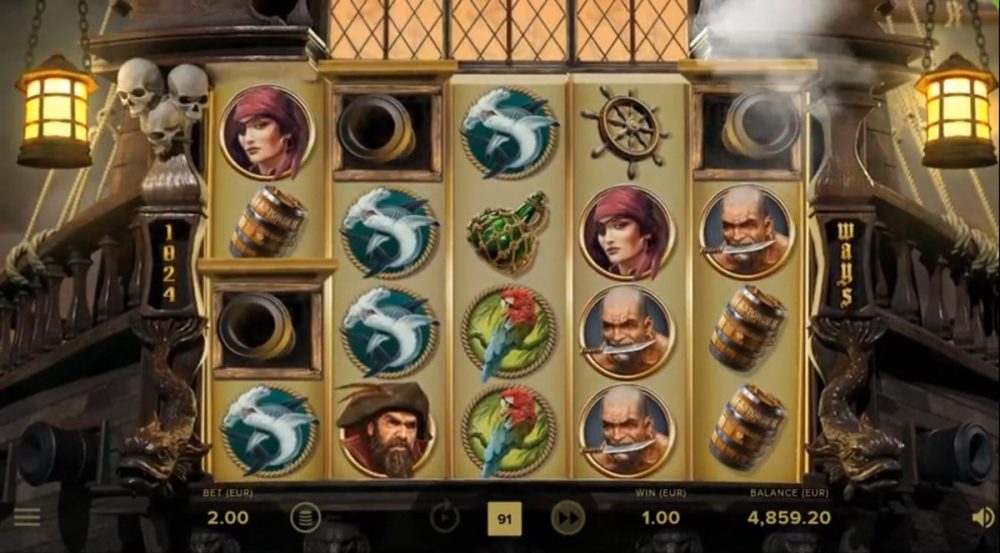This screenshot has height=553, width=1000.
Task: Stop autoplay via the 91 counter button
Action: point(504,518)
